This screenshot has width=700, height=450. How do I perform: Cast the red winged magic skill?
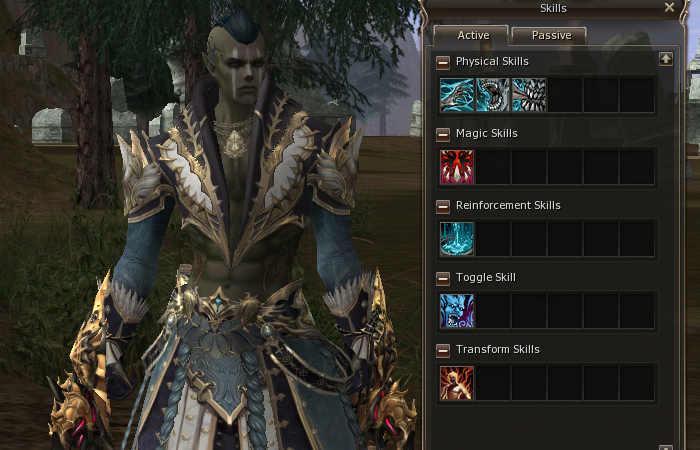click(x=457, y=167)
